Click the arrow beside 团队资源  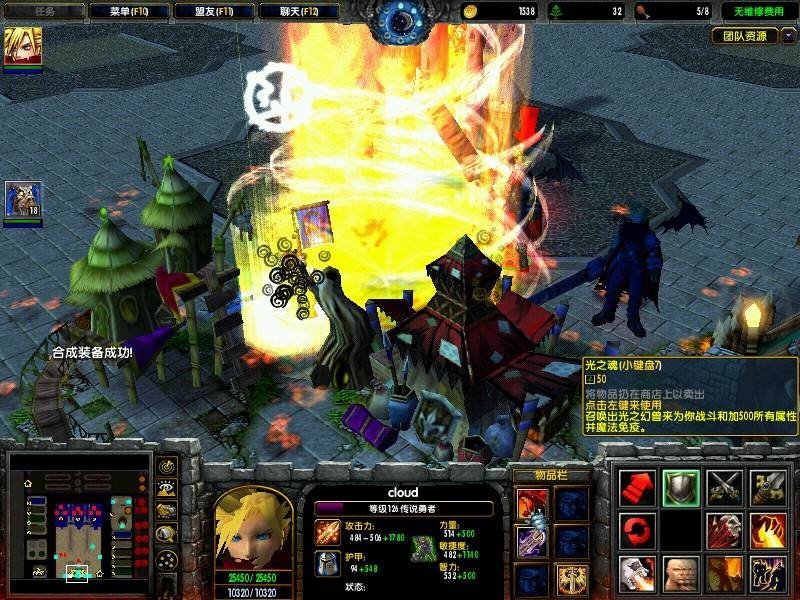[x=788, y=36]
